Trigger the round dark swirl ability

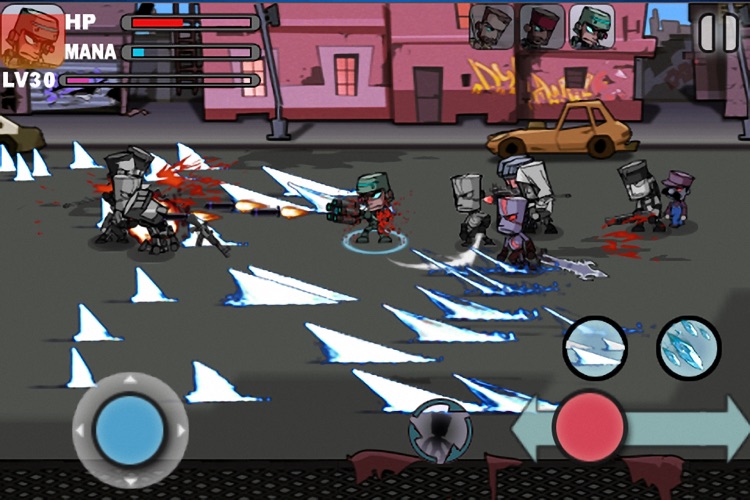[x=440, y=432]
